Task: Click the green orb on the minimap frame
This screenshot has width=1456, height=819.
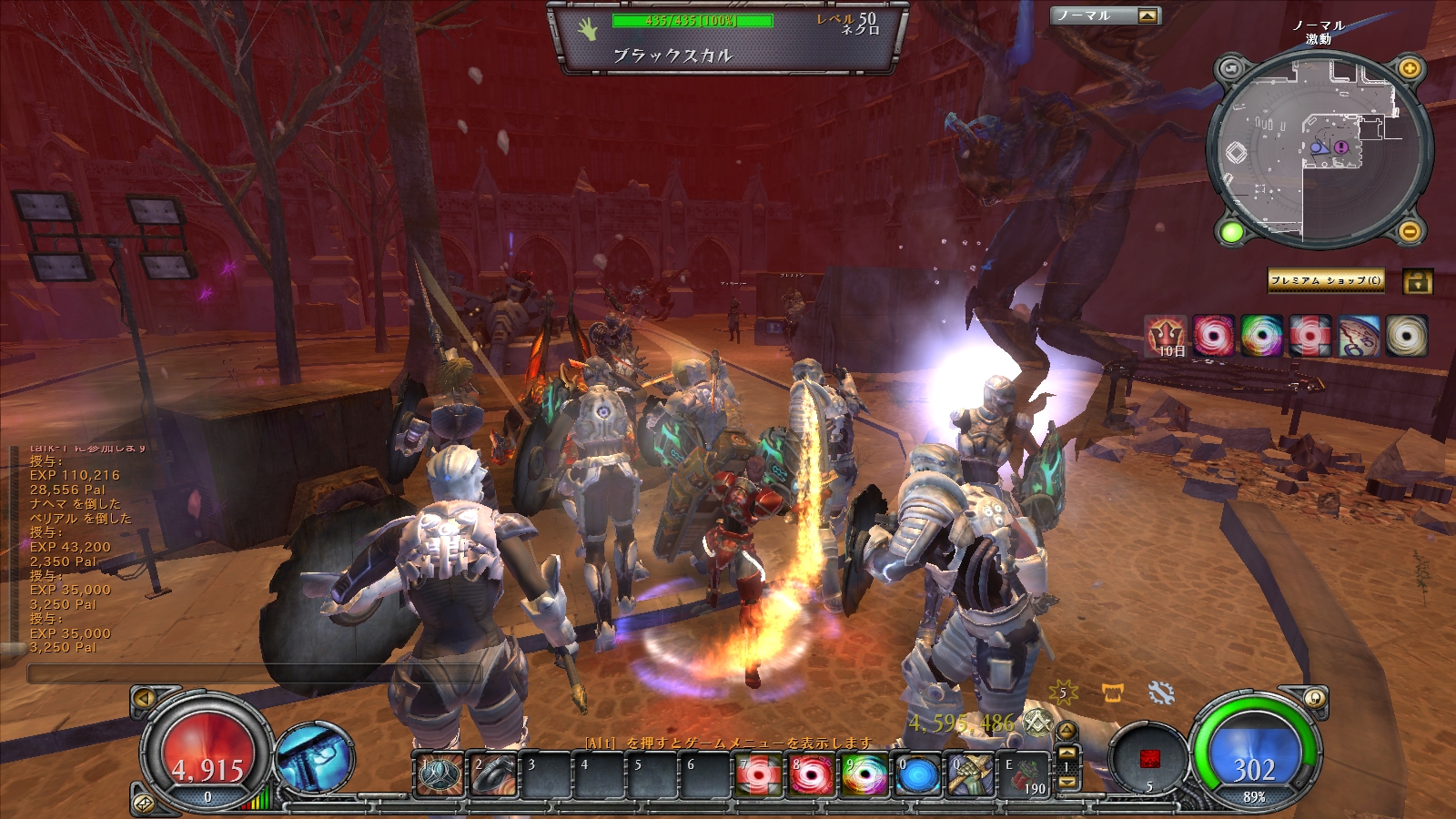Action: [1231, 232]
